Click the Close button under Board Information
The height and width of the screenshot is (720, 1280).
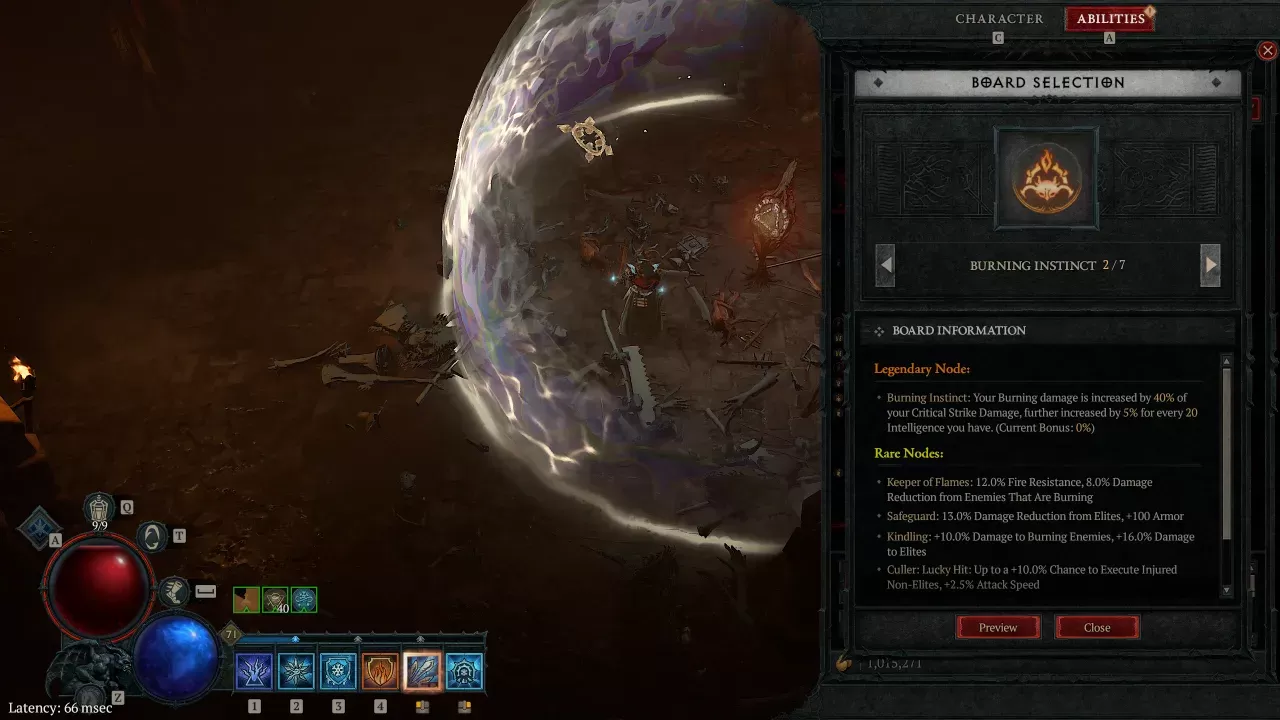pos(1097,627)
